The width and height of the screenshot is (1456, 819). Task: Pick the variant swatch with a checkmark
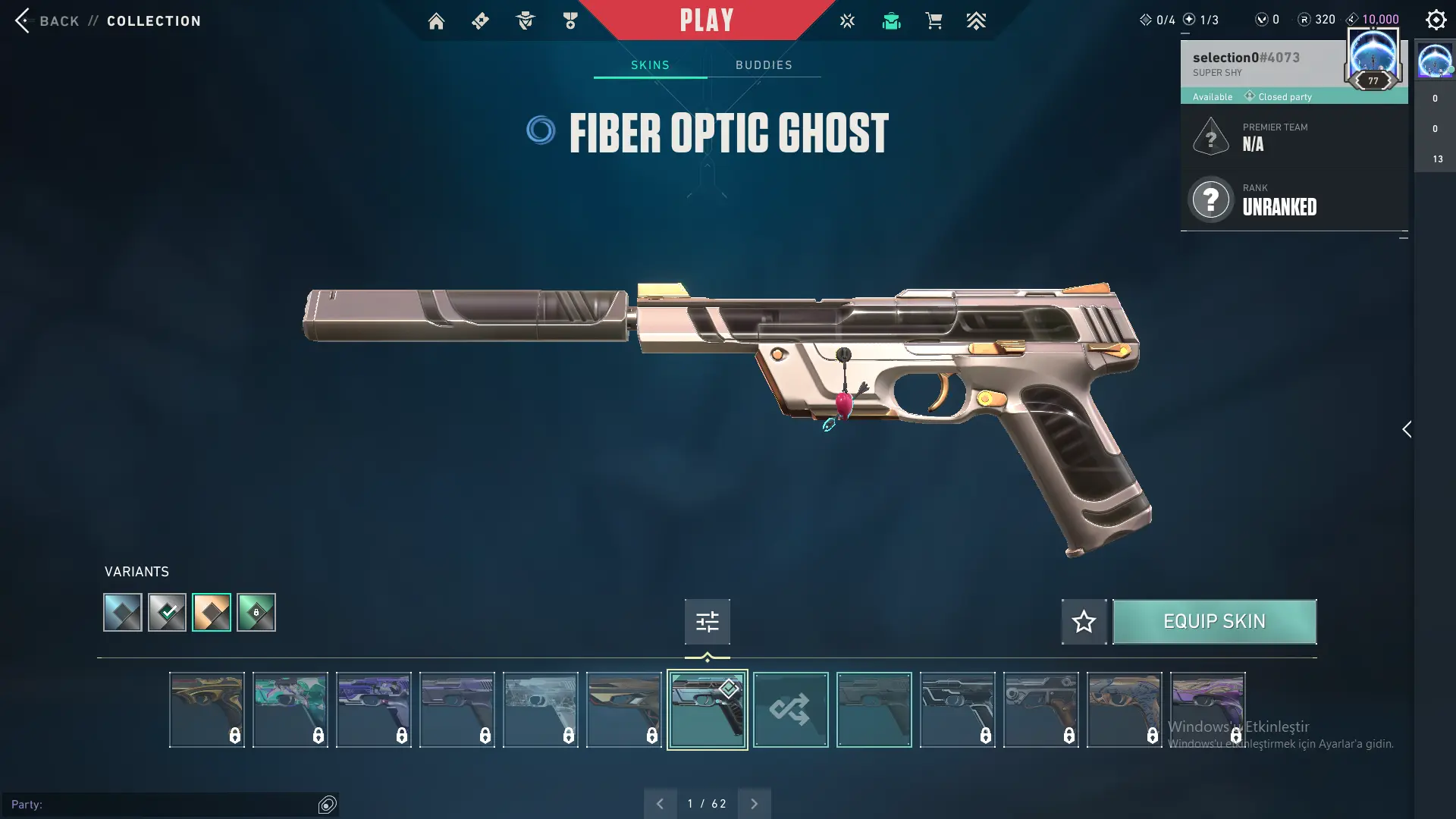167,613
